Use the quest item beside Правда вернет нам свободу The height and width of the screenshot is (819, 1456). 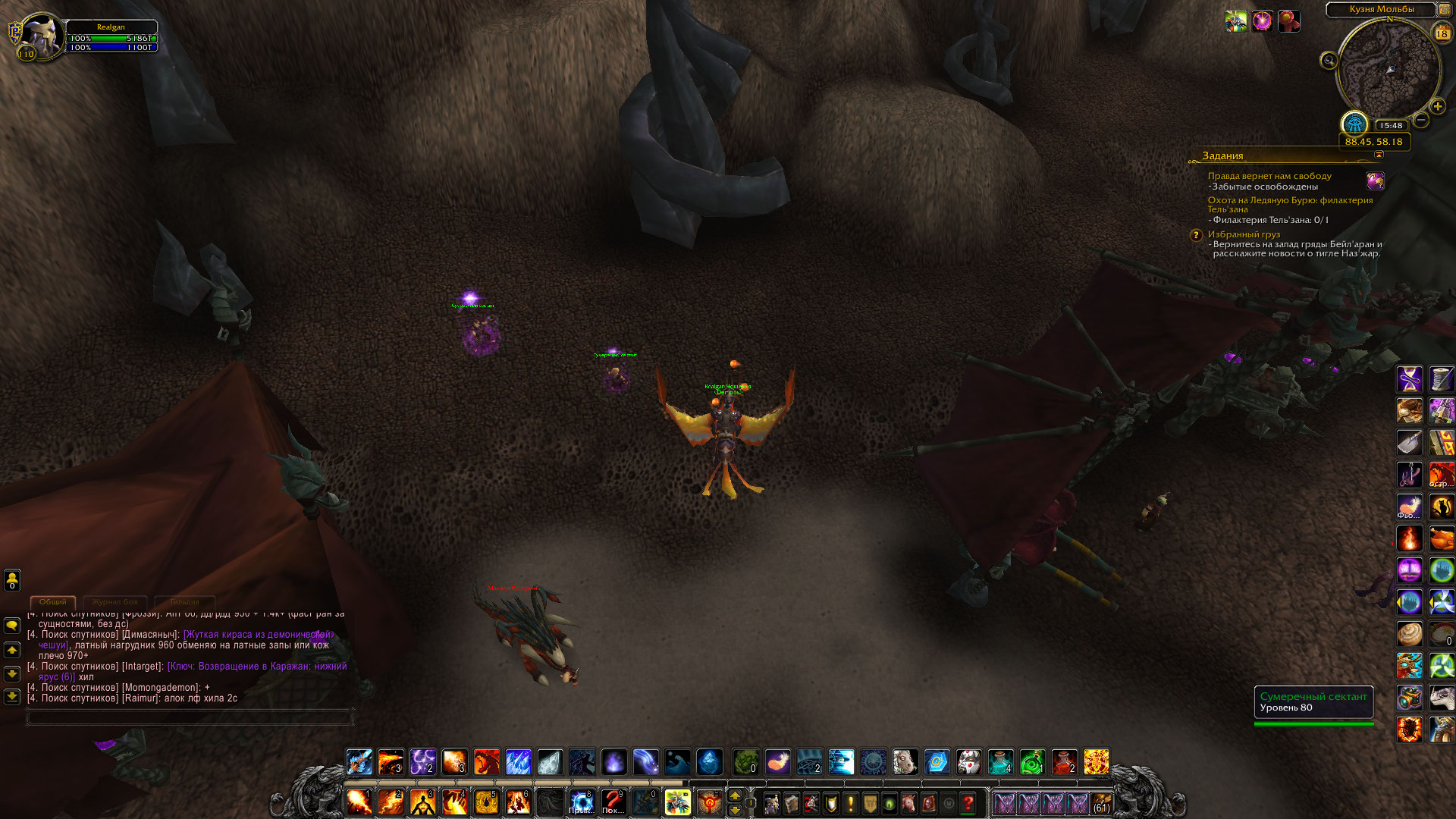tap(1375, 180)
